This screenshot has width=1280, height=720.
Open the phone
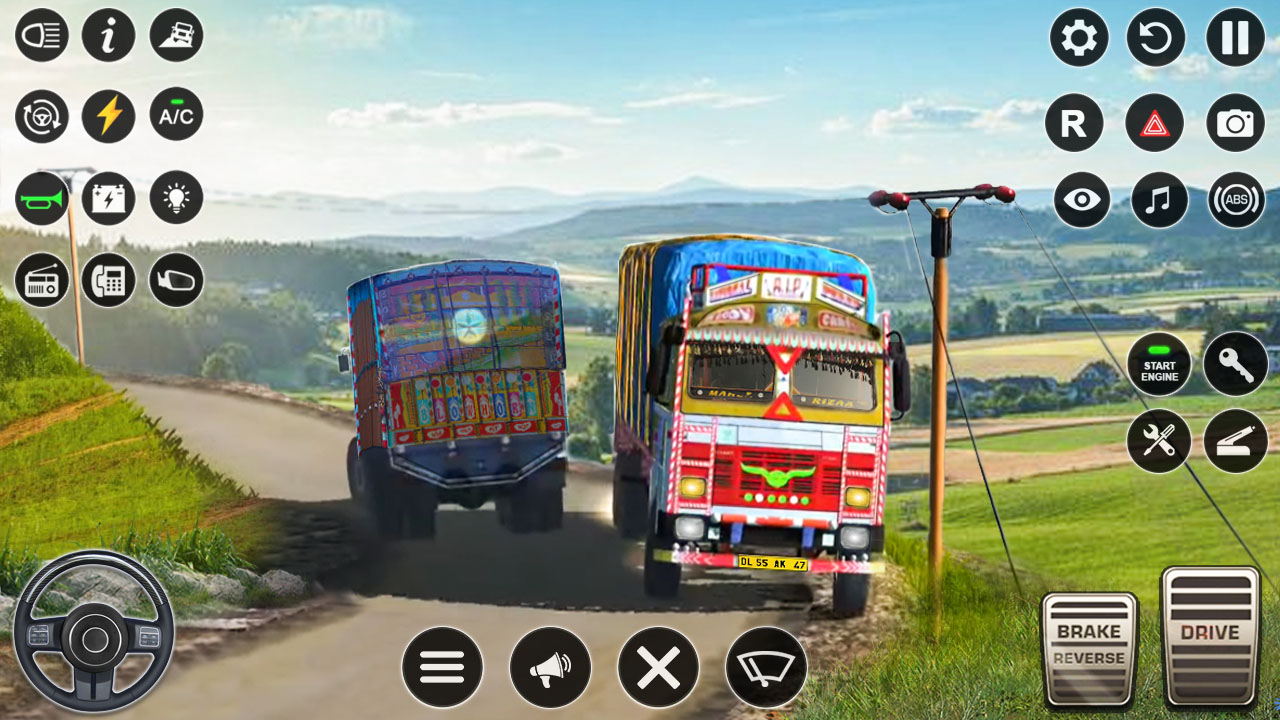tap(108, 280)
